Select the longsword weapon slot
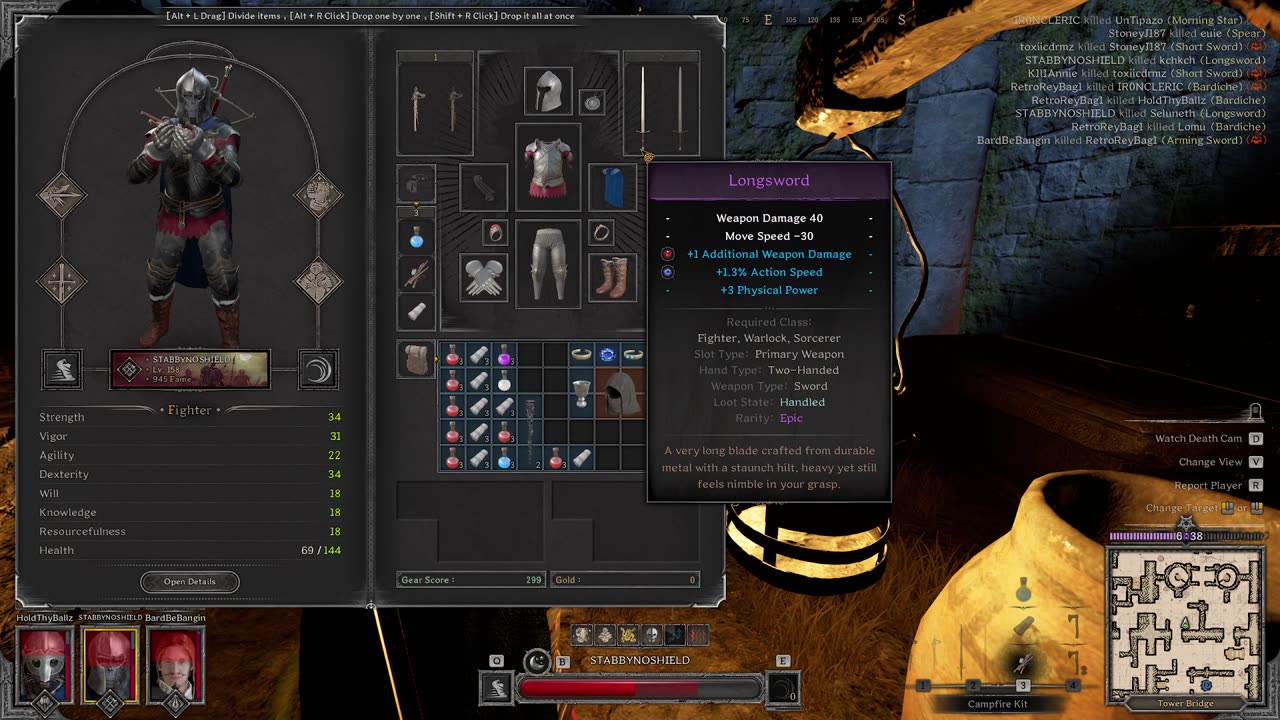 pos(660,105)
